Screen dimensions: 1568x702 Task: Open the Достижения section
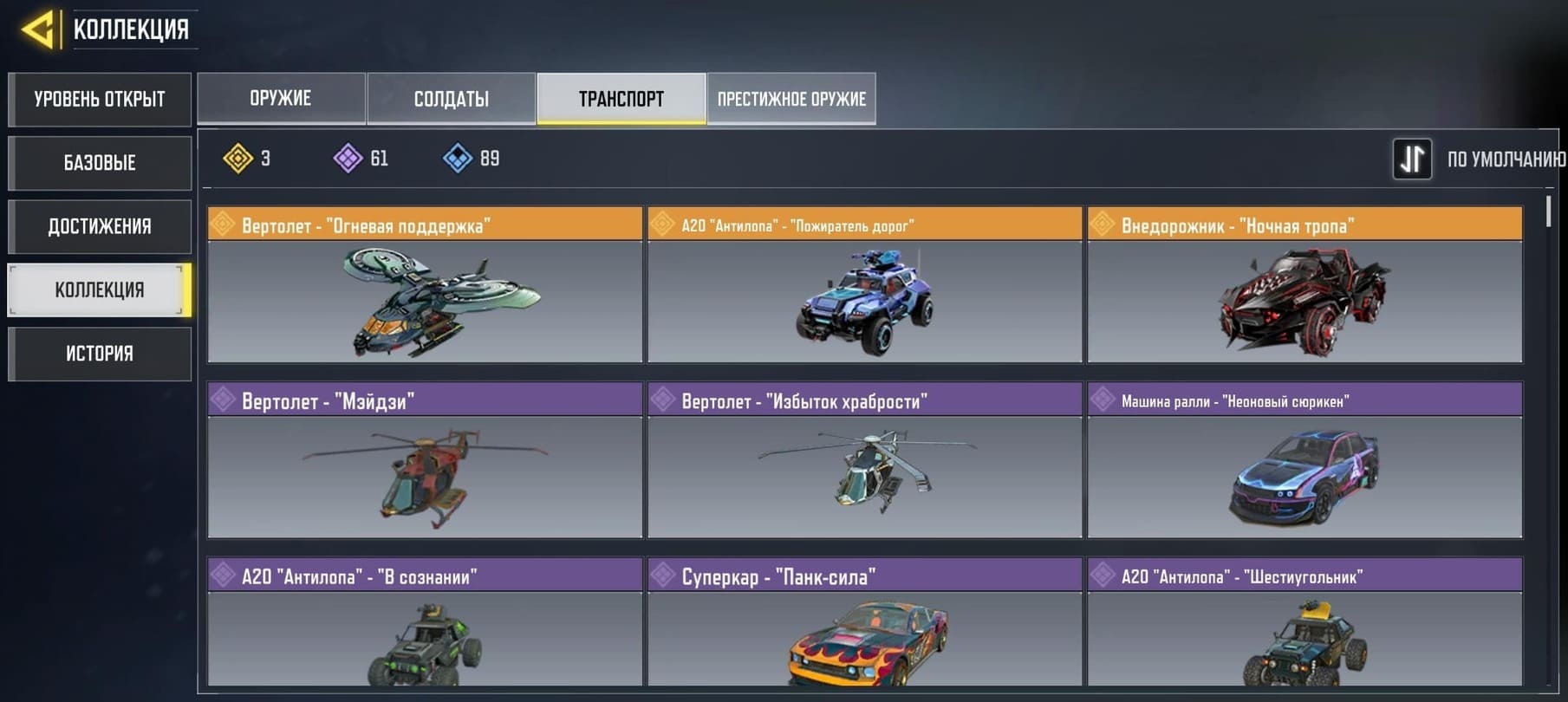tap(100, 226)
